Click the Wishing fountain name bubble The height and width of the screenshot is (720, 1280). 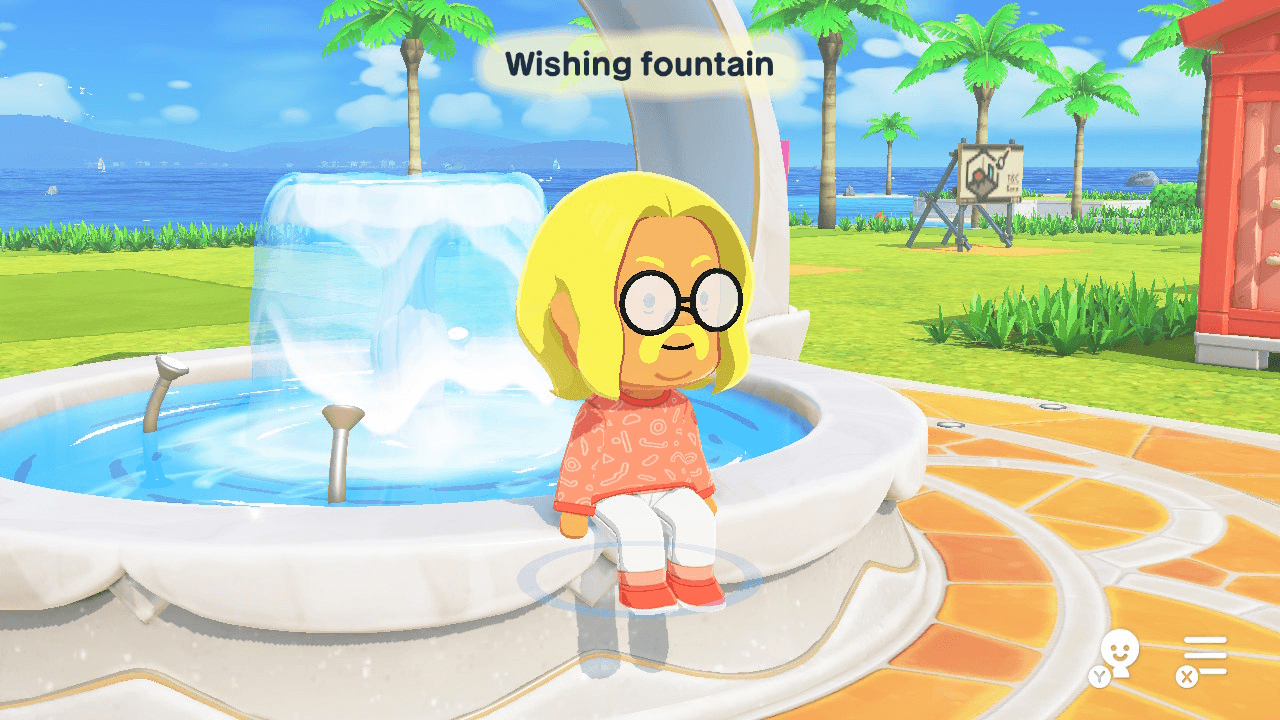click(640, 65)
